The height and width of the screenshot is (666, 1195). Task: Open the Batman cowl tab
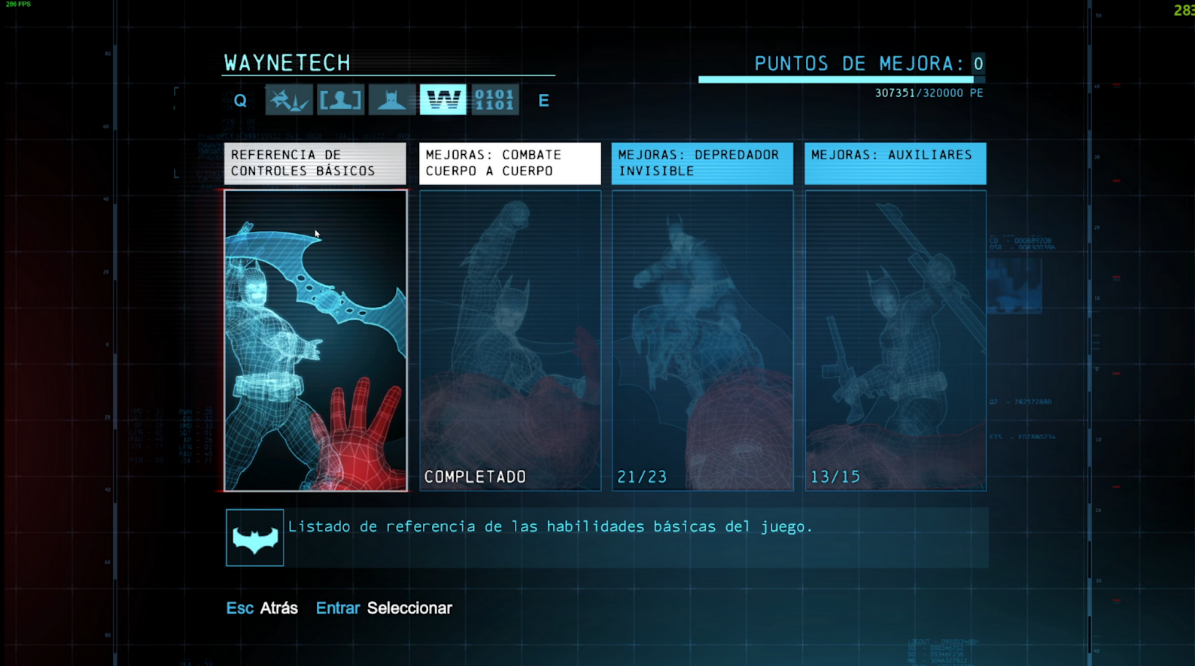pos(392,100)
